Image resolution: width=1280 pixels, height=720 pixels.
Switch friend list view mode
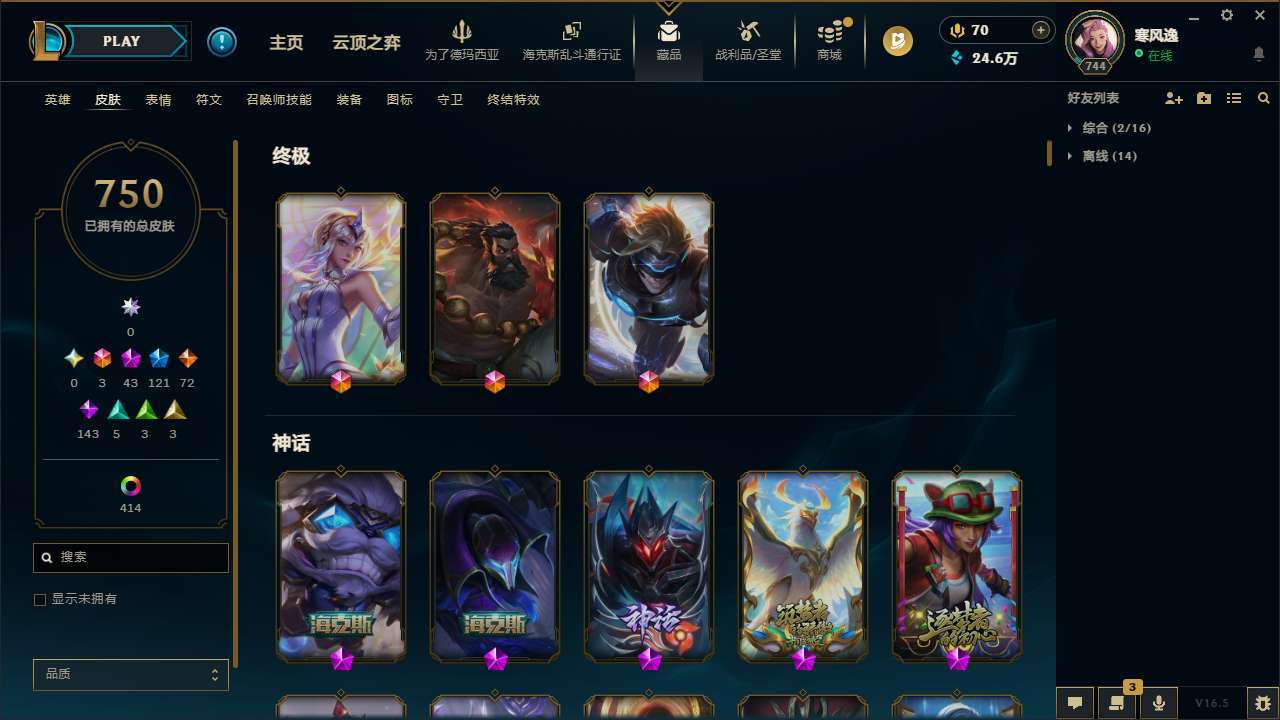[x=1233, y=97]
